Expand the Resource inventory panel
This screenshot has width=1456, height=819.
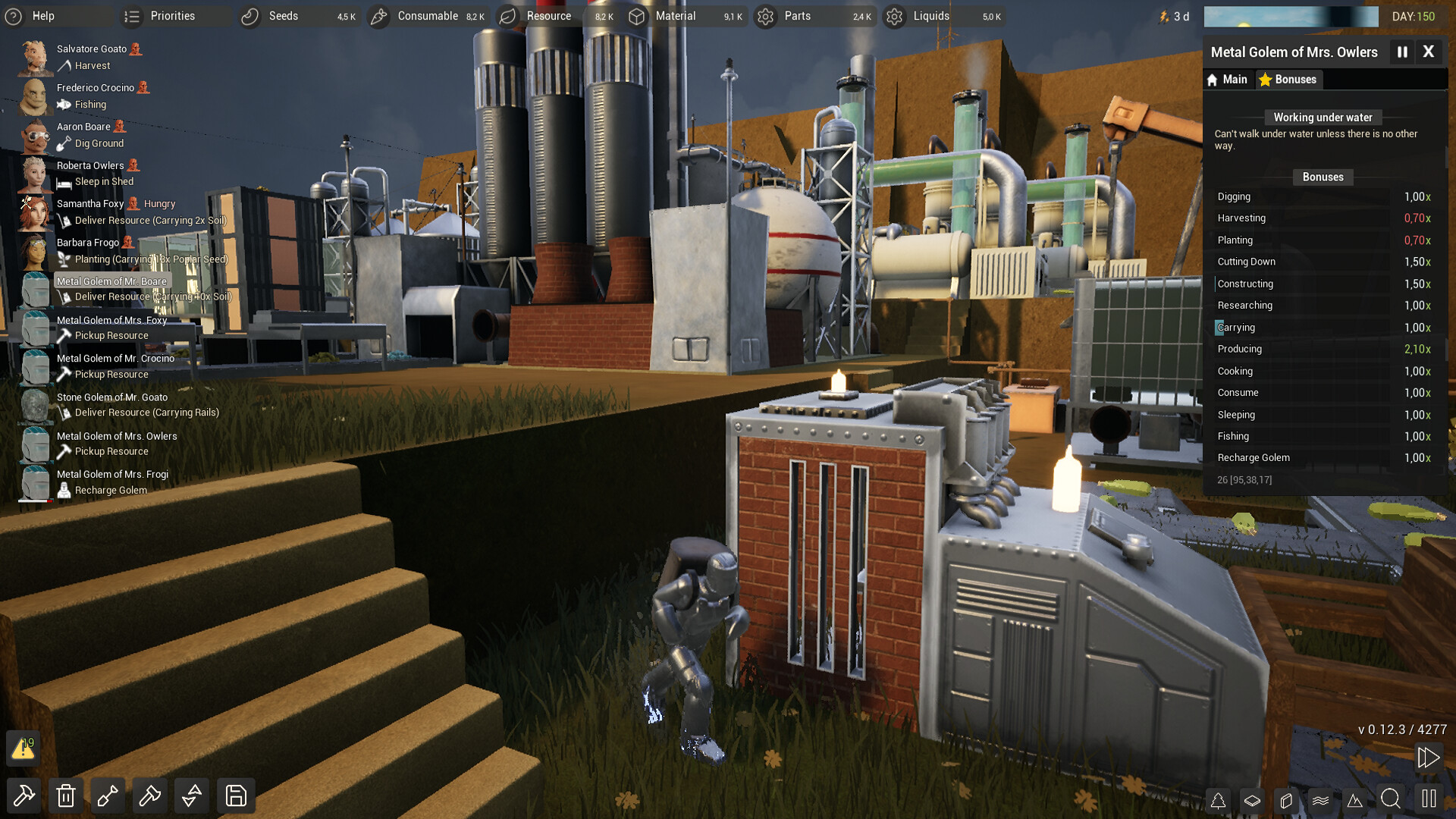pyautogui.click(x=548, y=15)
